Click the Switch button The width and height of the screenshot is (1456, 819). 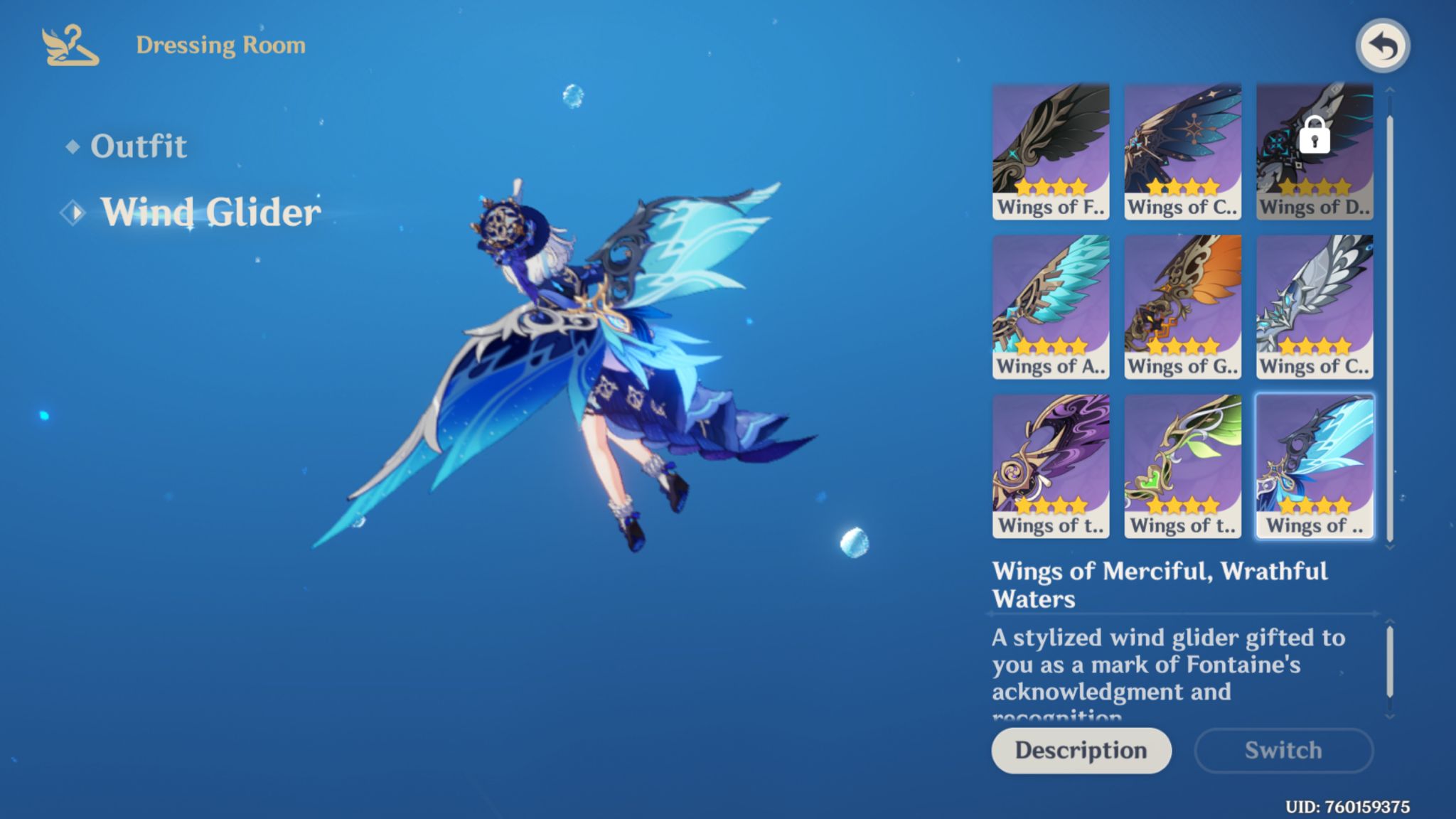pyautogui.click(x=1283, y=750)
